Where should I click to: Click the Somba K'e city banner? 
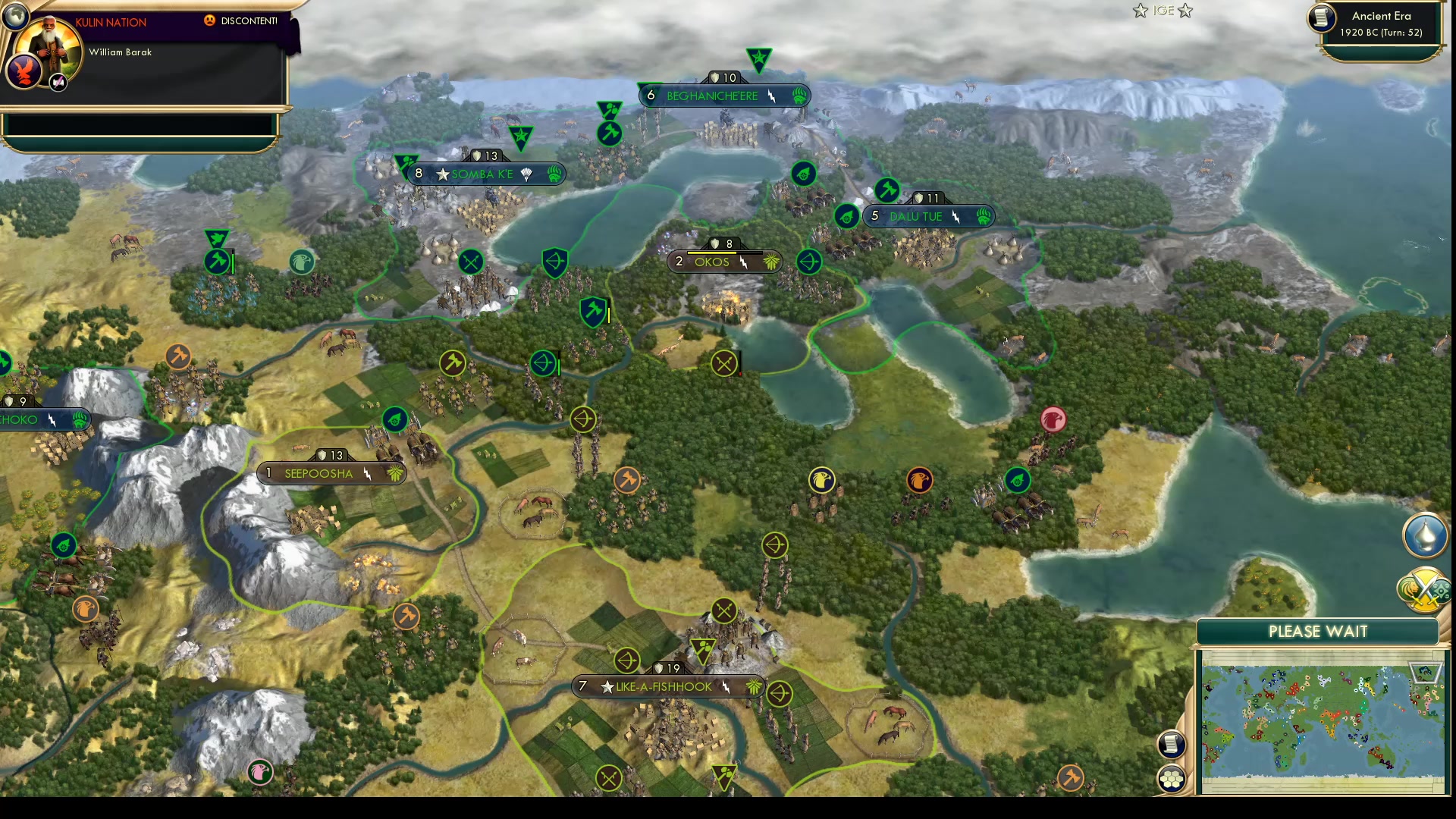tap(485, 174)
